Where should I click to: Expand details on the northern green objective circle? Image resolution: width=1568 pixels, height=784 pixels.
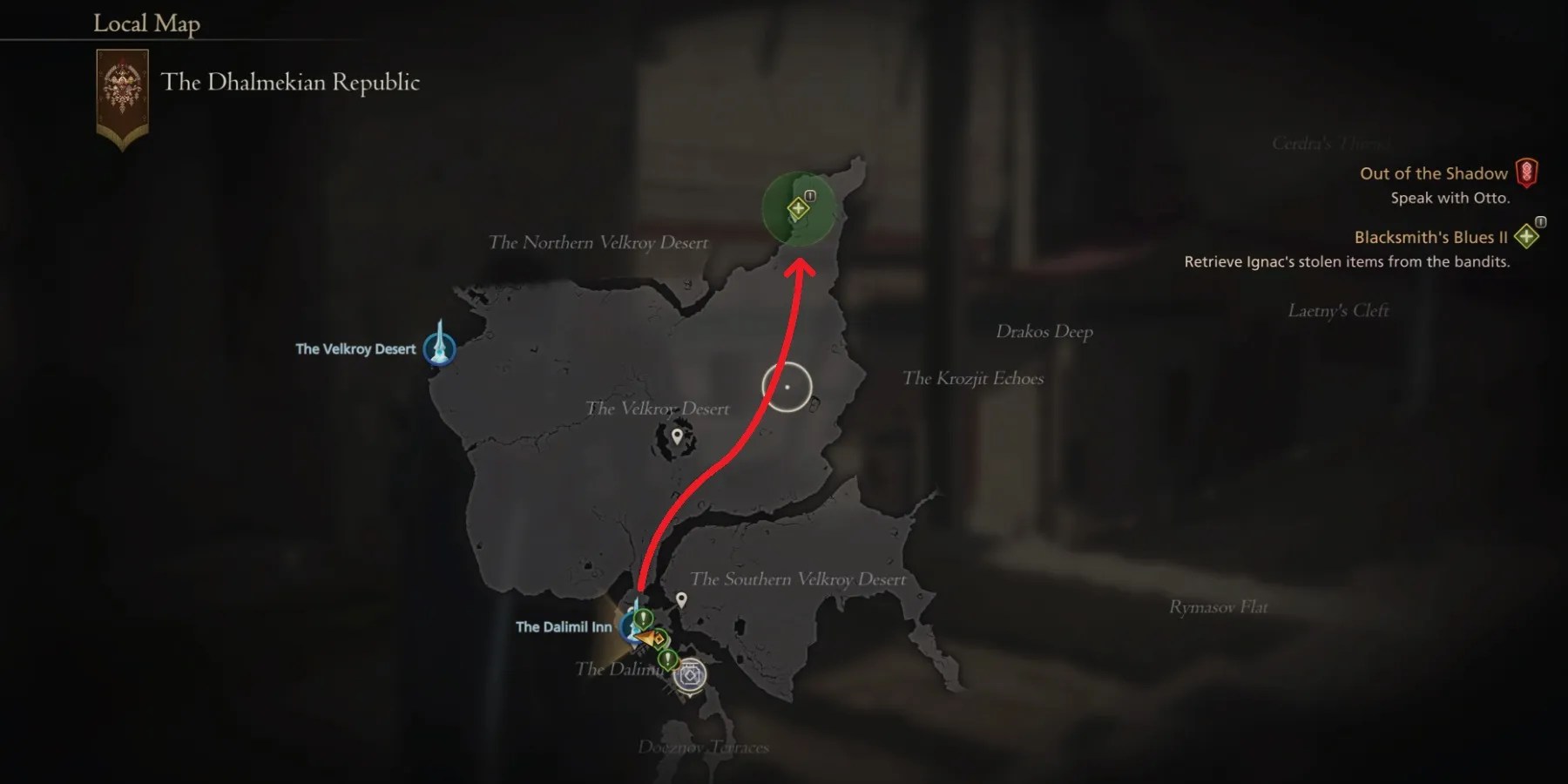coord(798,207)
